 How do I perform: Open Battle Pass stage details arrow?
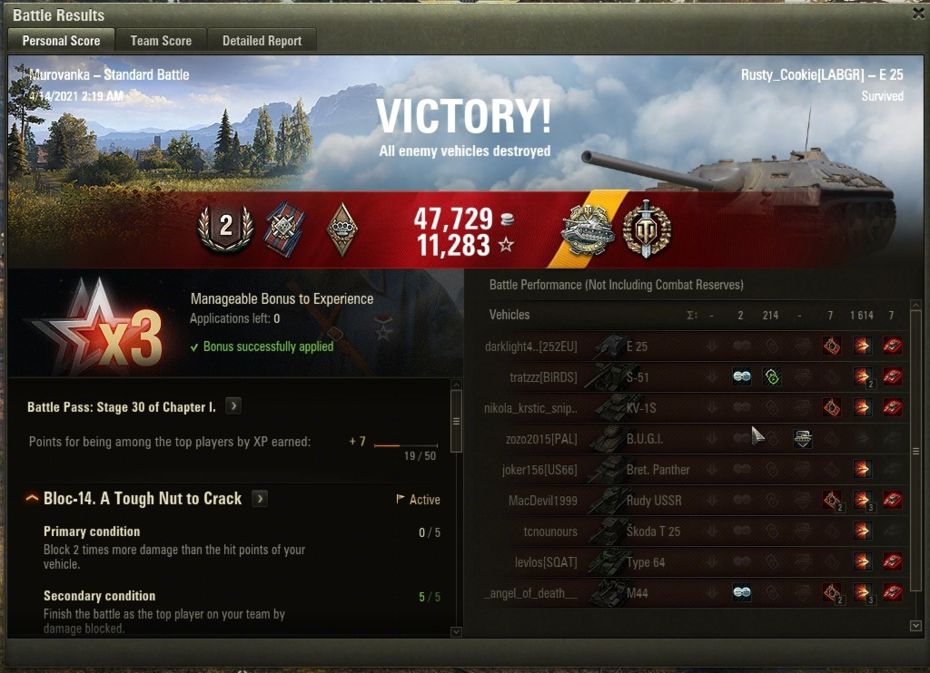[x=233, y=406]
